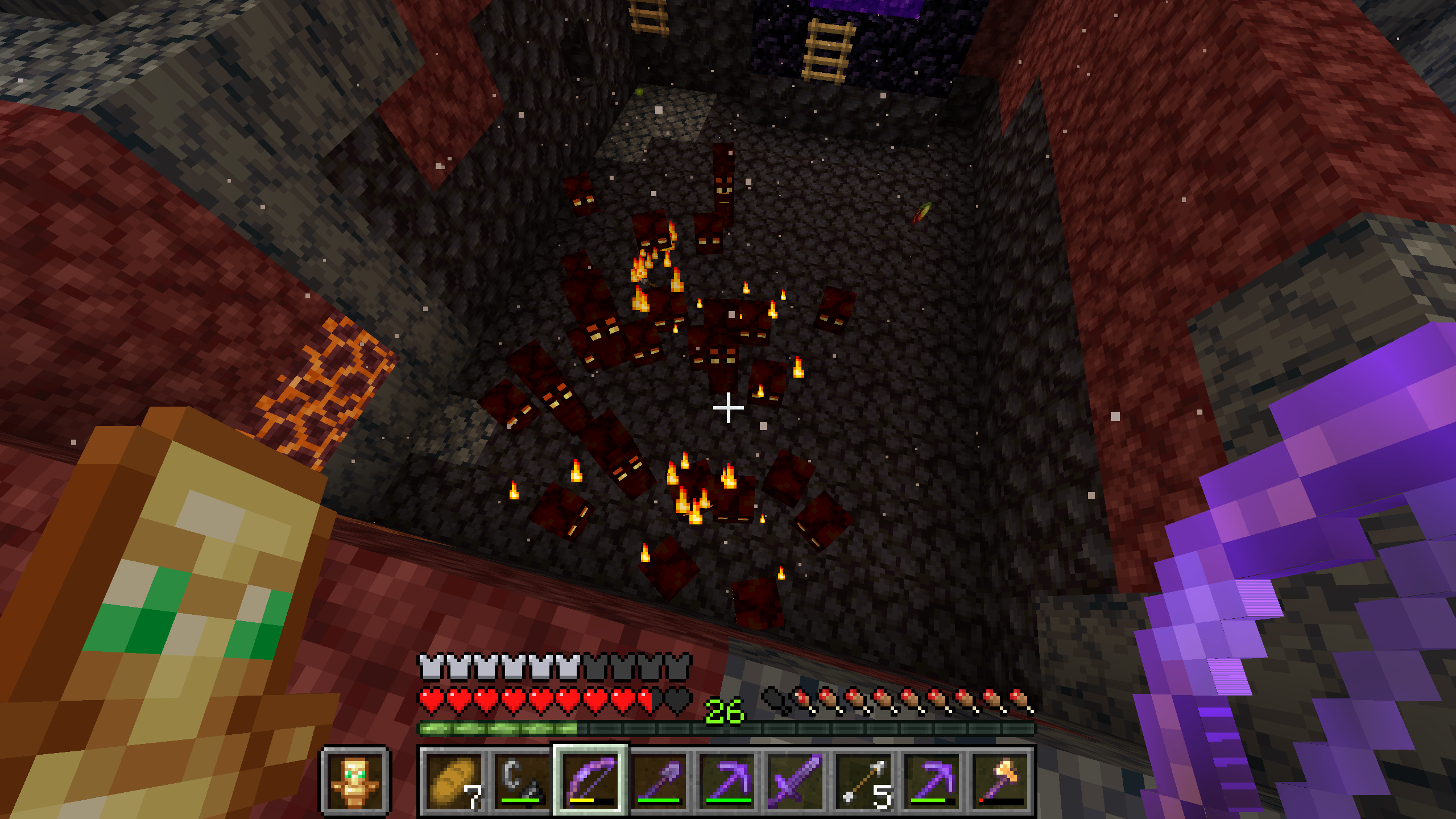Select the arrow stack slot
1456x819 pixels.
click(x=863, y=780)
